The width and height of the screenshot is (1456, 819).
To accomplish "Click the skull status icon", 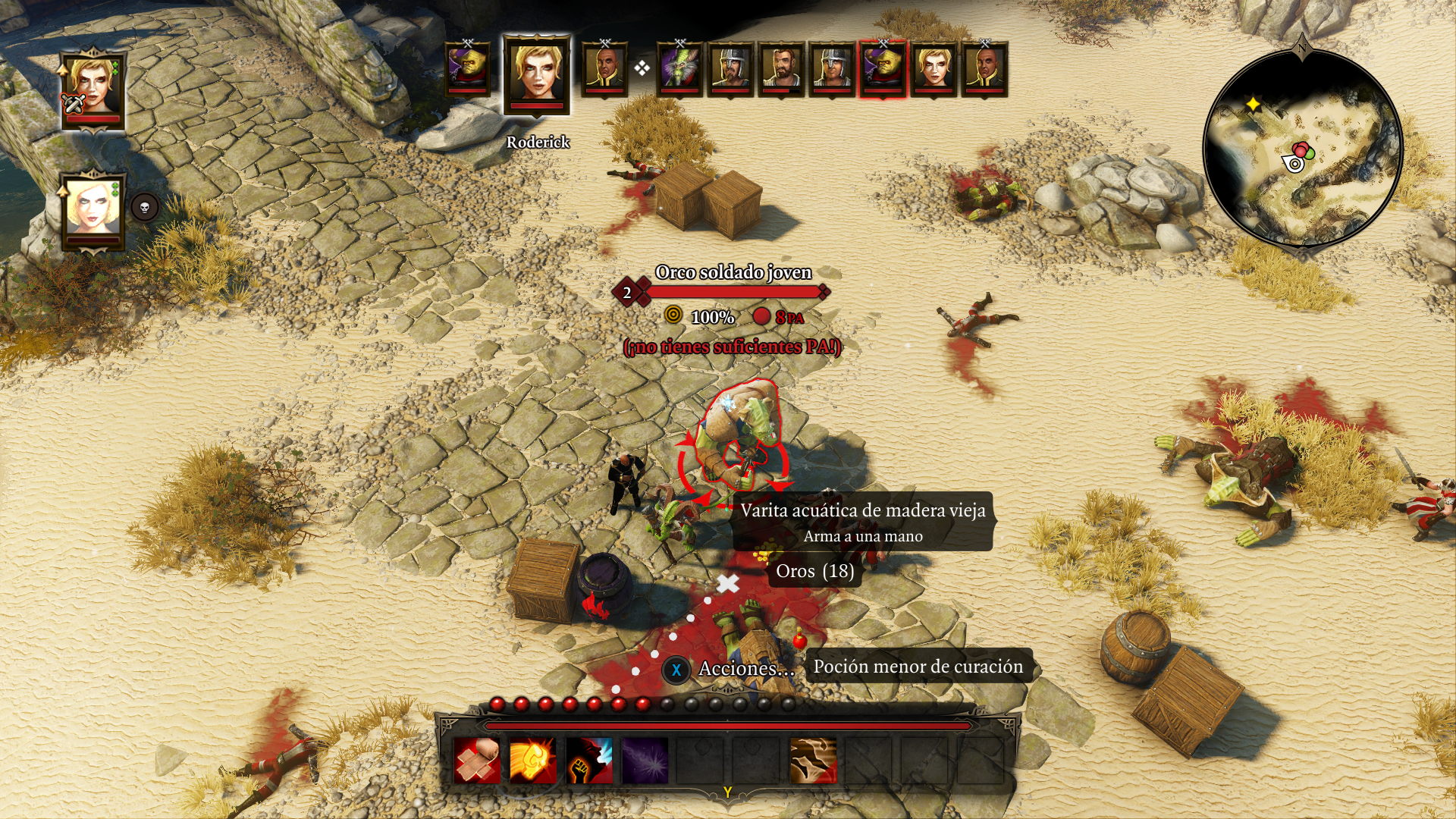I will (145, 207).
